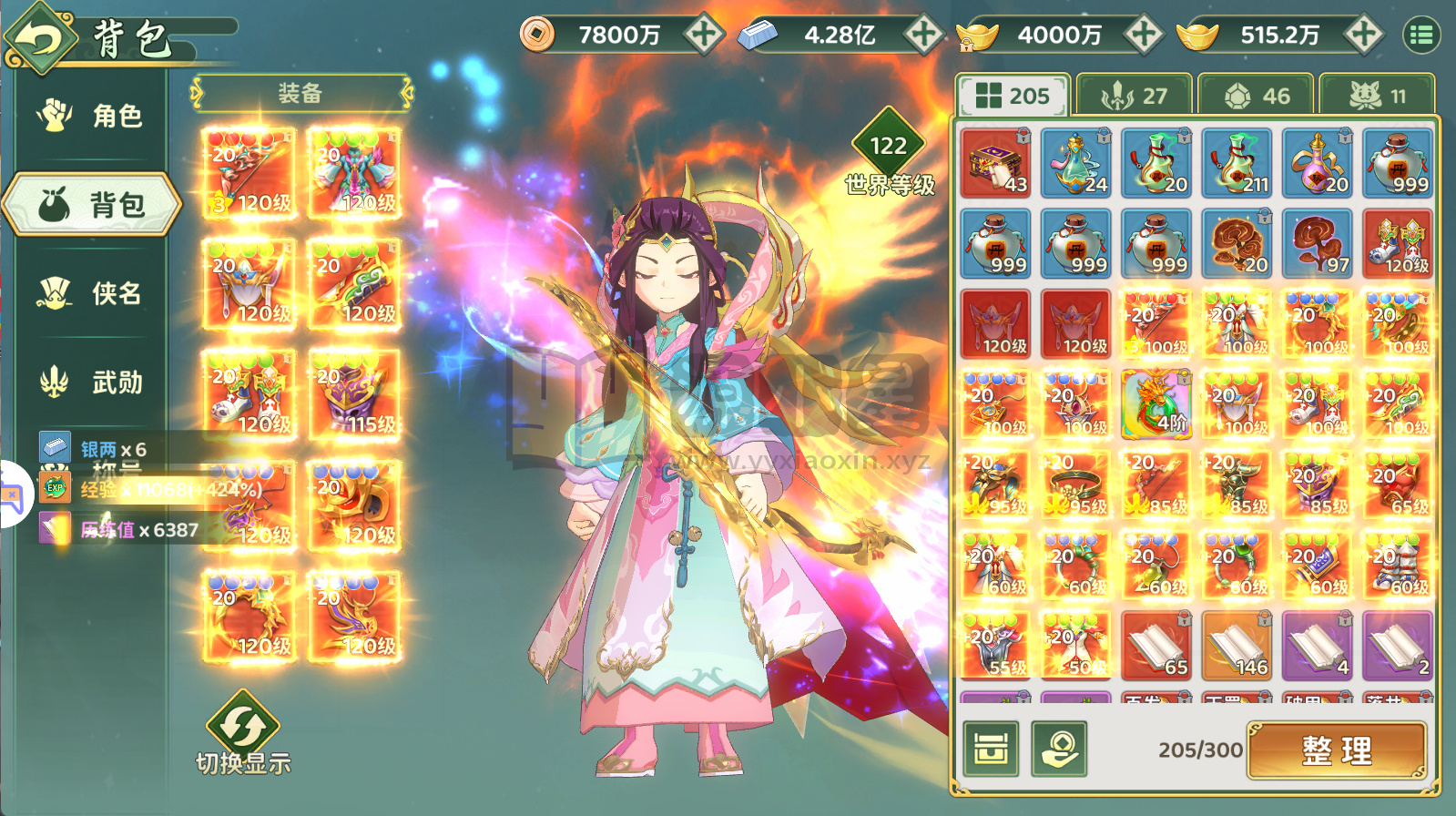Select the 4阶 creature thumbnail in the item grid

pyautogui.click(x=1155, y=403)
